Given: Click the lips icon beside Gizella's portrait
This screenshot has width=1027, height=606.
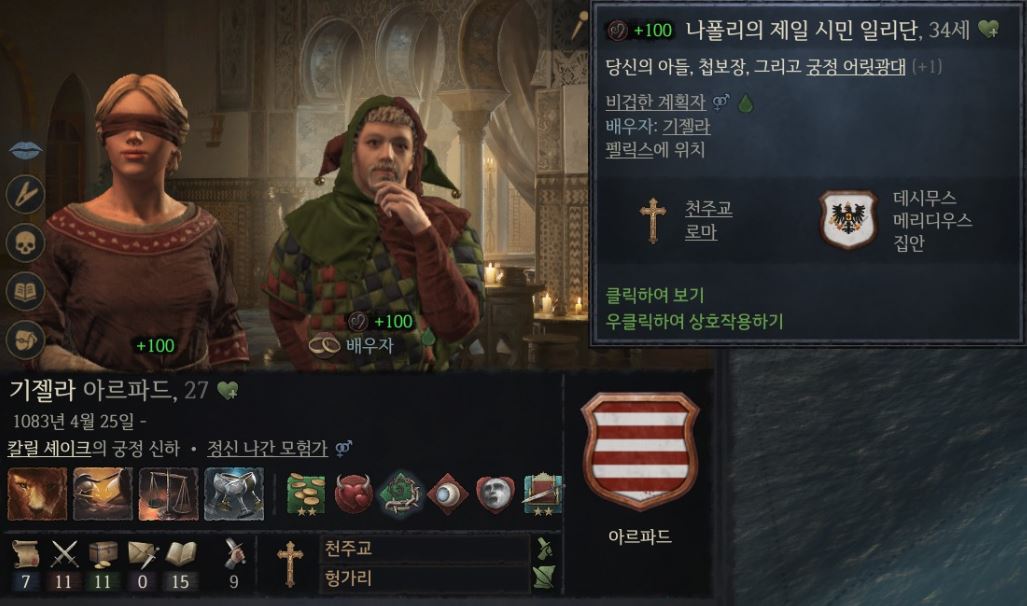Looking at the screenshot, I should pyautogui.click(x=25, y=149).
